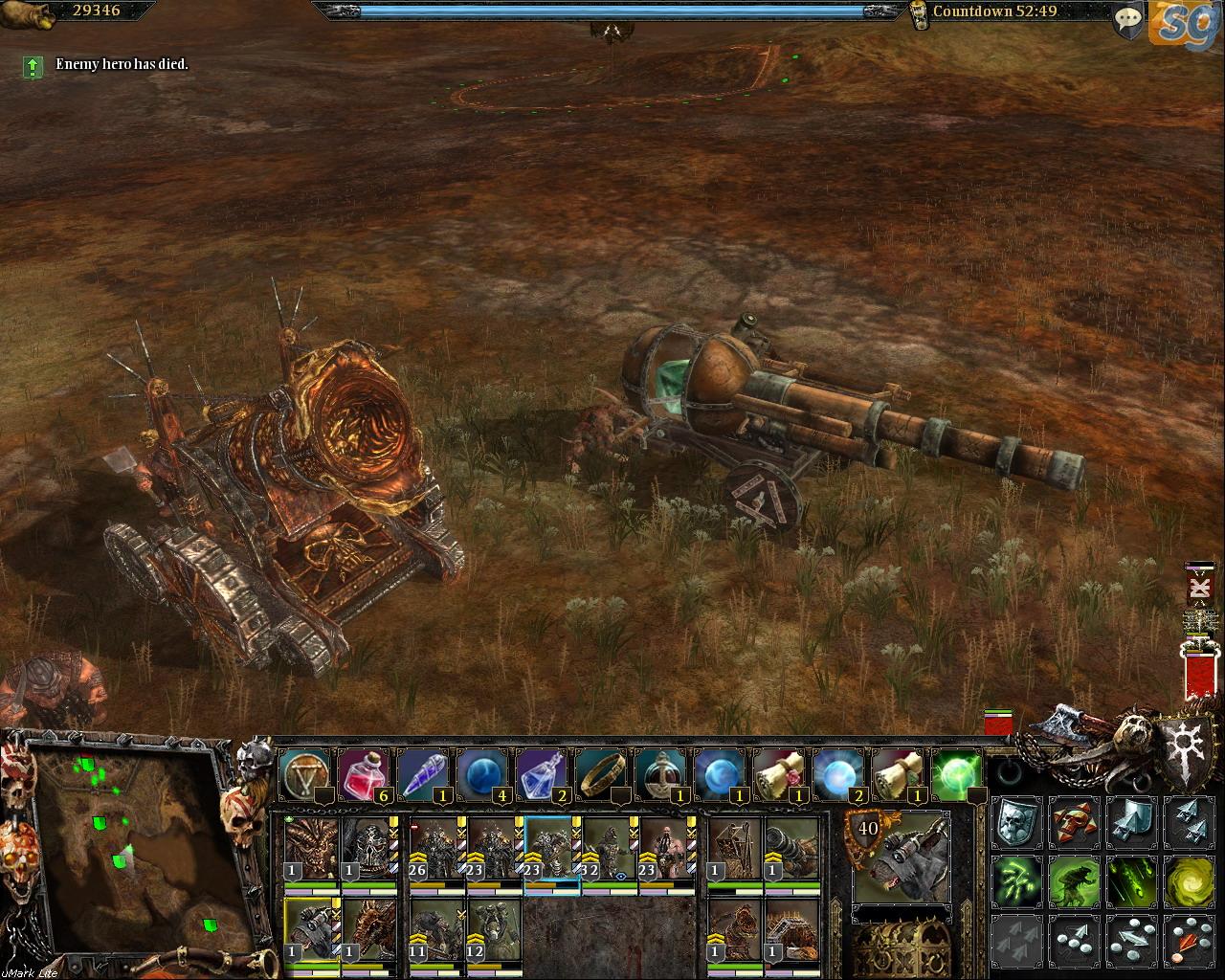This screenshot has height=980, width=1225.
Task: Click the Chaos star shield emblem
Action: 1188,740
